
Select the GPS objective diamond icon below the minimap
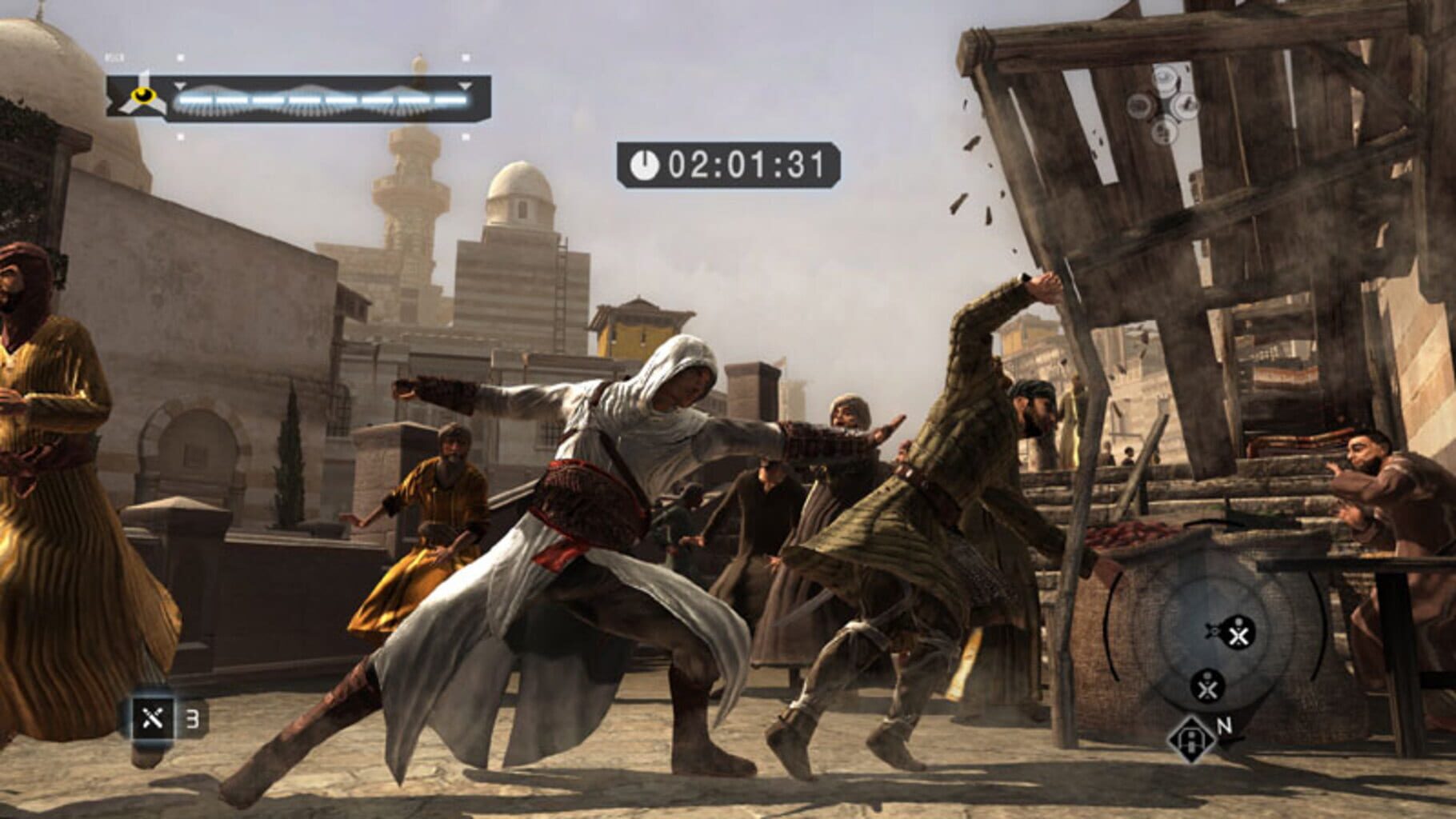pyautogui.click(x=1190, y=740)
